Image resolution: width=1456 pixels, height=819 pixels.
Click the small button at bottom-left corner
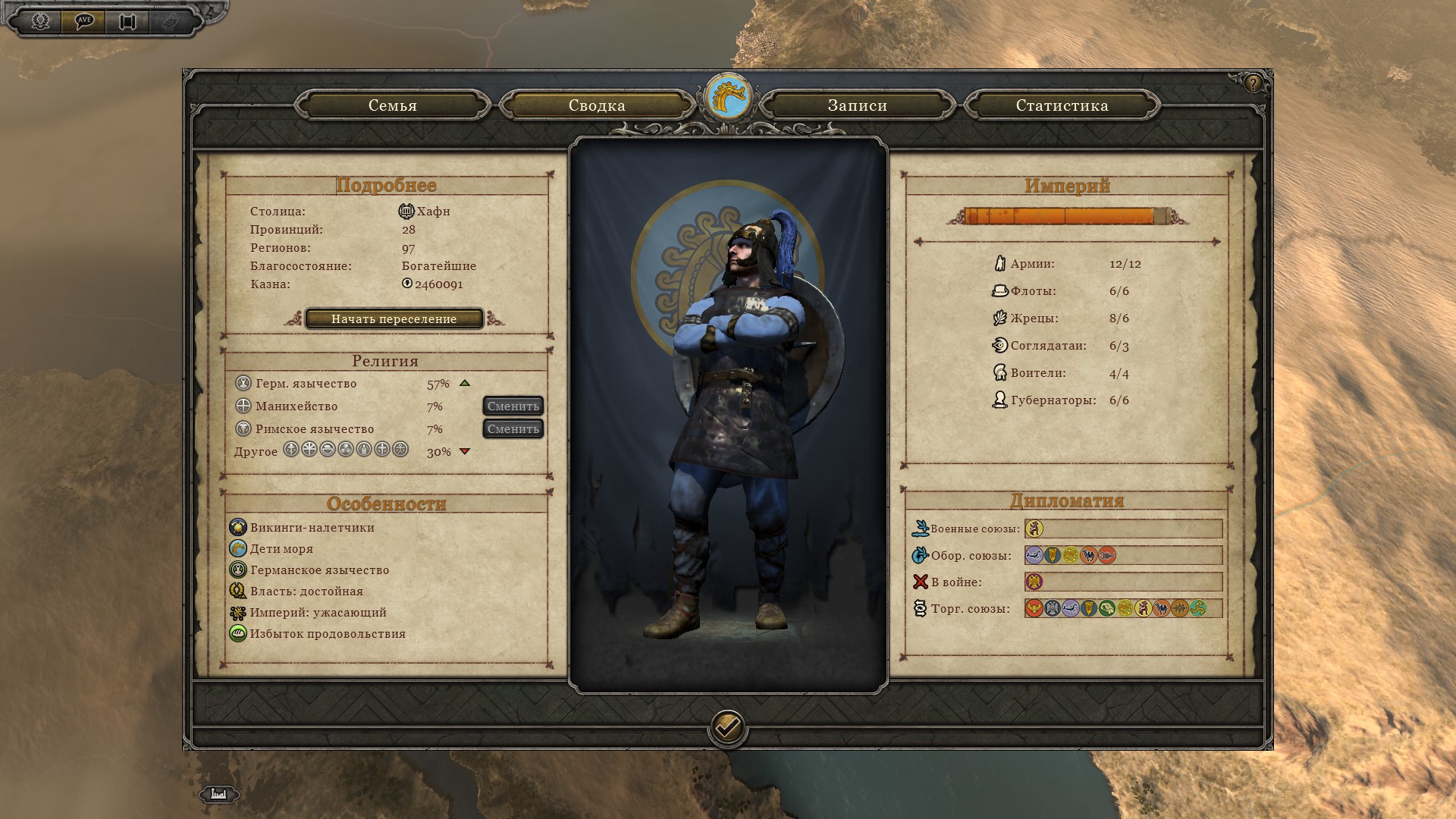pyautogui.click(x=218, y=794)
